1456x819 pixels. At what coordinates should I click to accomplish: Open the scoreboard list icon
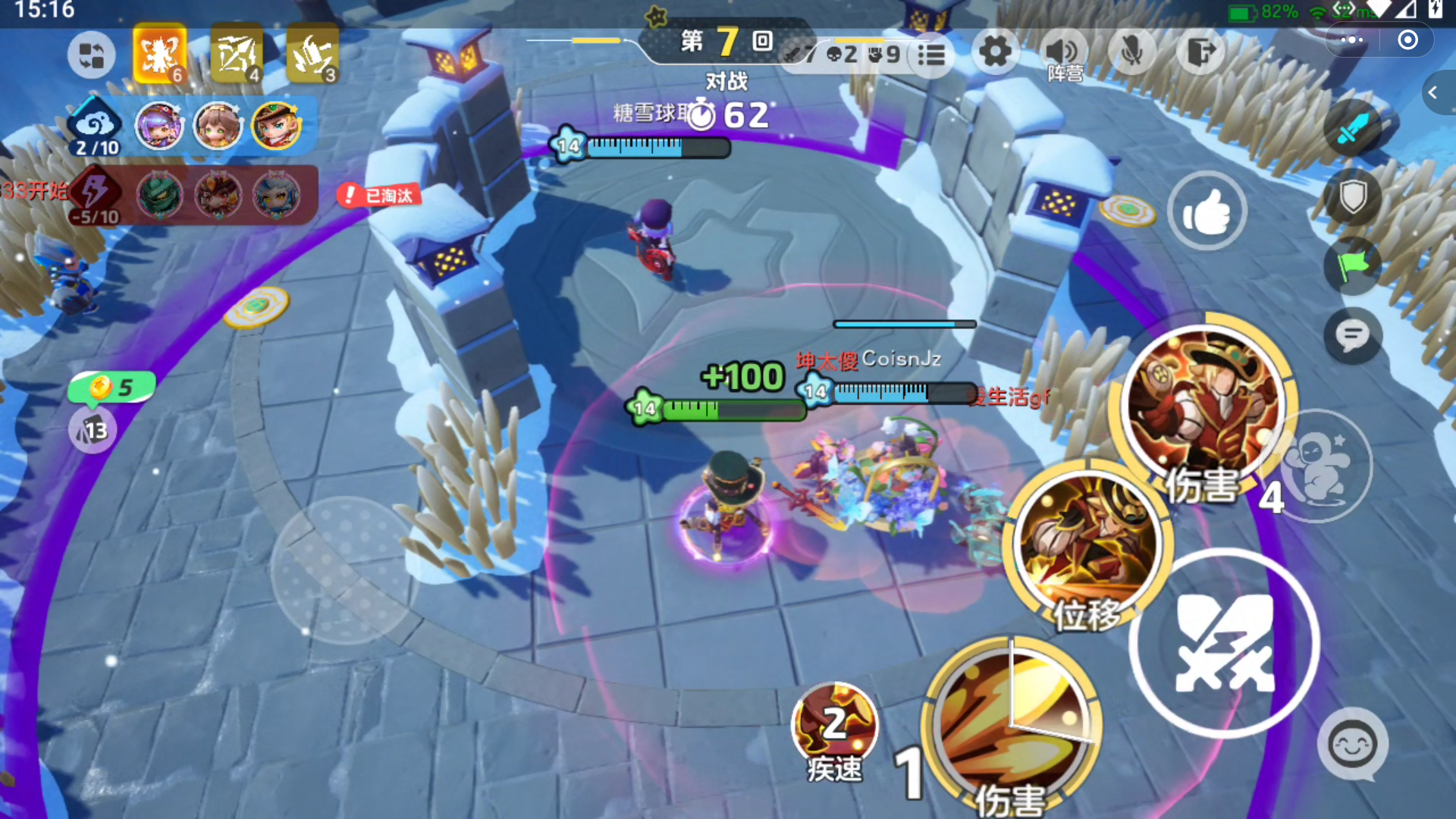coord(931,55)
